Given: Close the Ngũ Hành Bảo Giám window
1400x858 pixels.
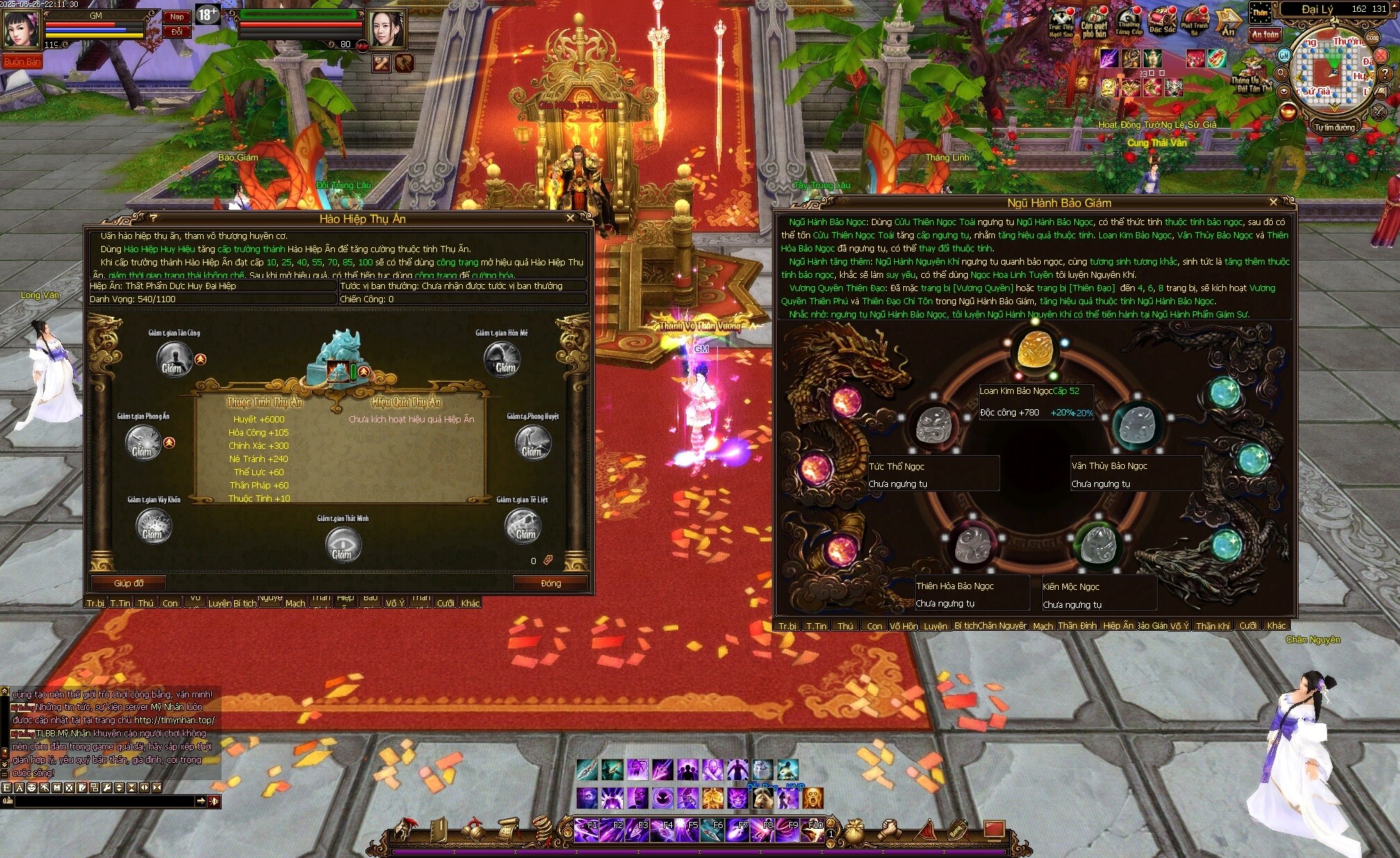Looking at the screenshot, I should [x=1273, y=202].
